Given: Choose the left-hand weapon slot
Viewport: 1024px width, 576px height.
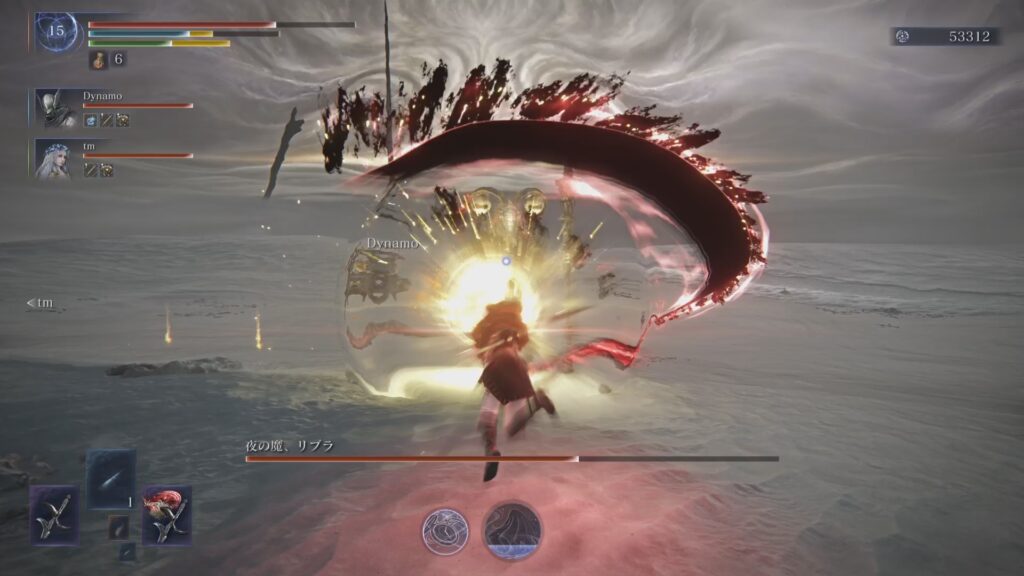Looking at the screenshot, I should (54, 515).
